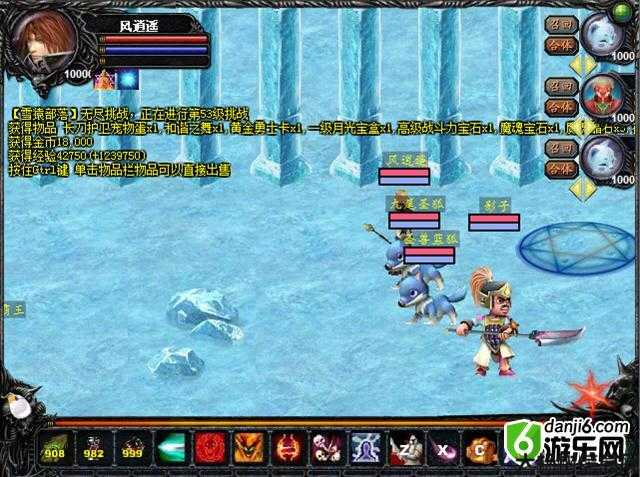Select the pentagram buff icon under the portrait
The image size is (640, 477).
(105, 79)
